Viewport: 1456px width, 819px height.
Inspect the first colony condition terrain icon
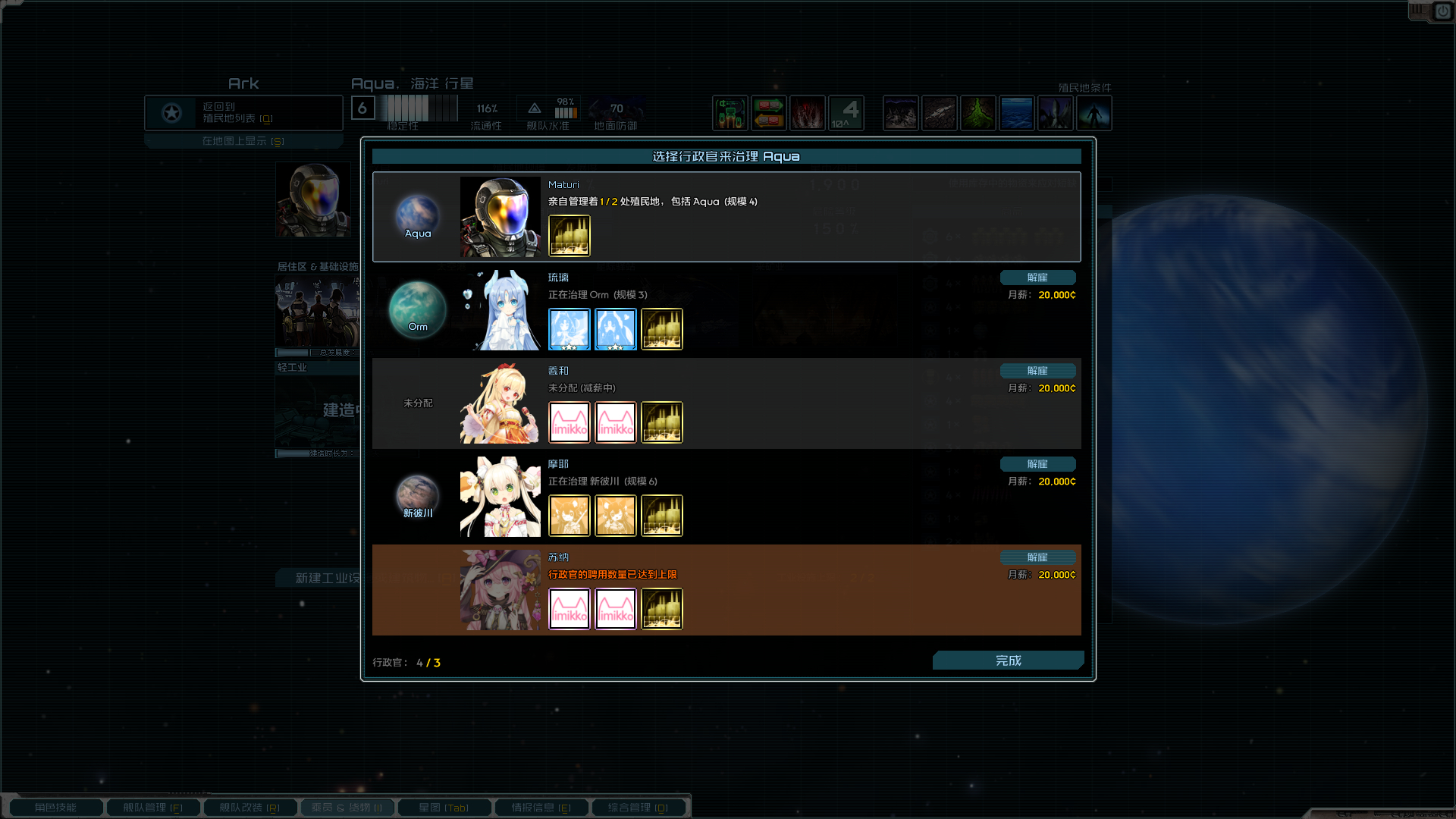click(900, 112)
